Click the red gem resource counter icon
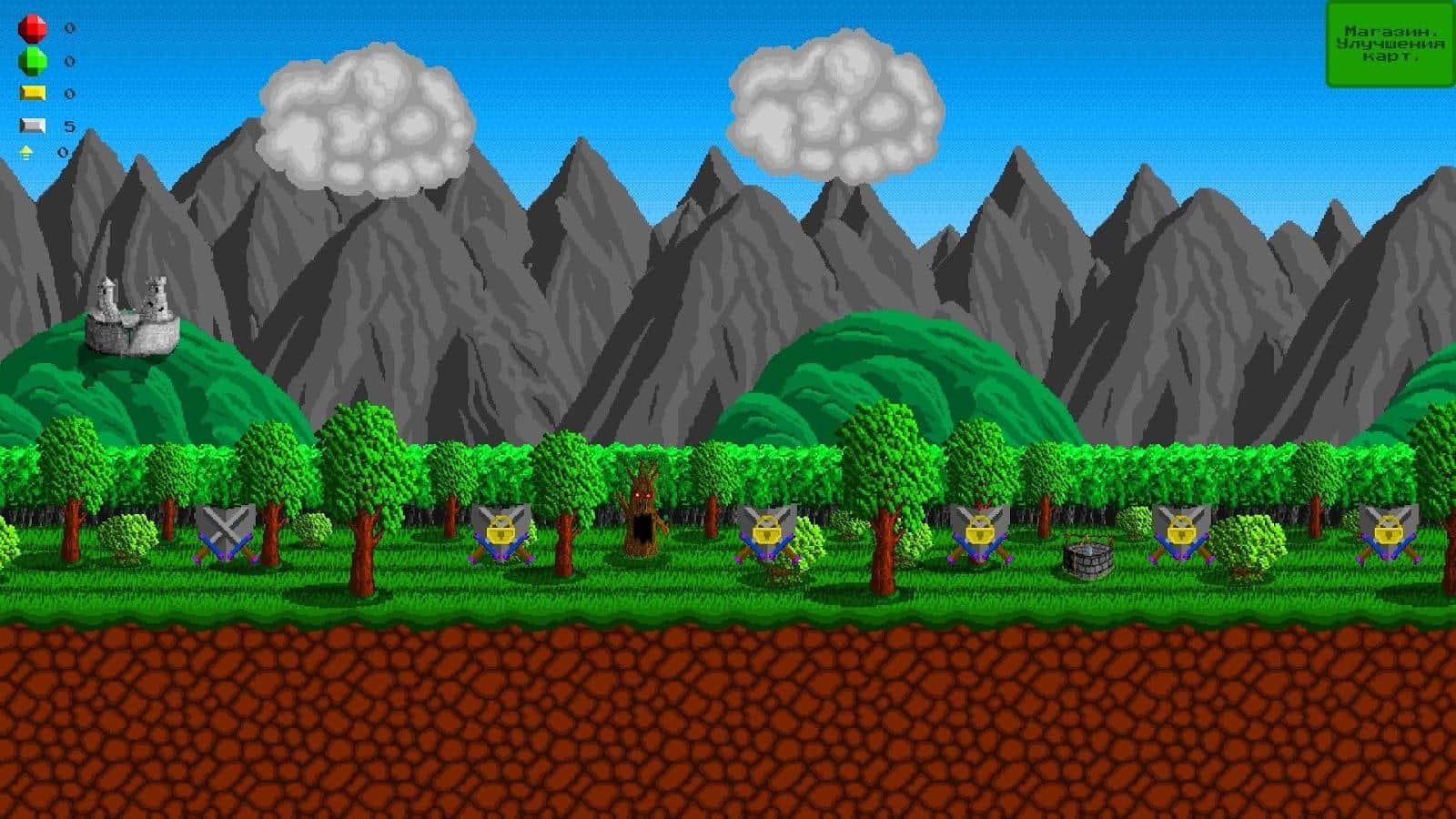1456x819 pixels. [31, 27]
